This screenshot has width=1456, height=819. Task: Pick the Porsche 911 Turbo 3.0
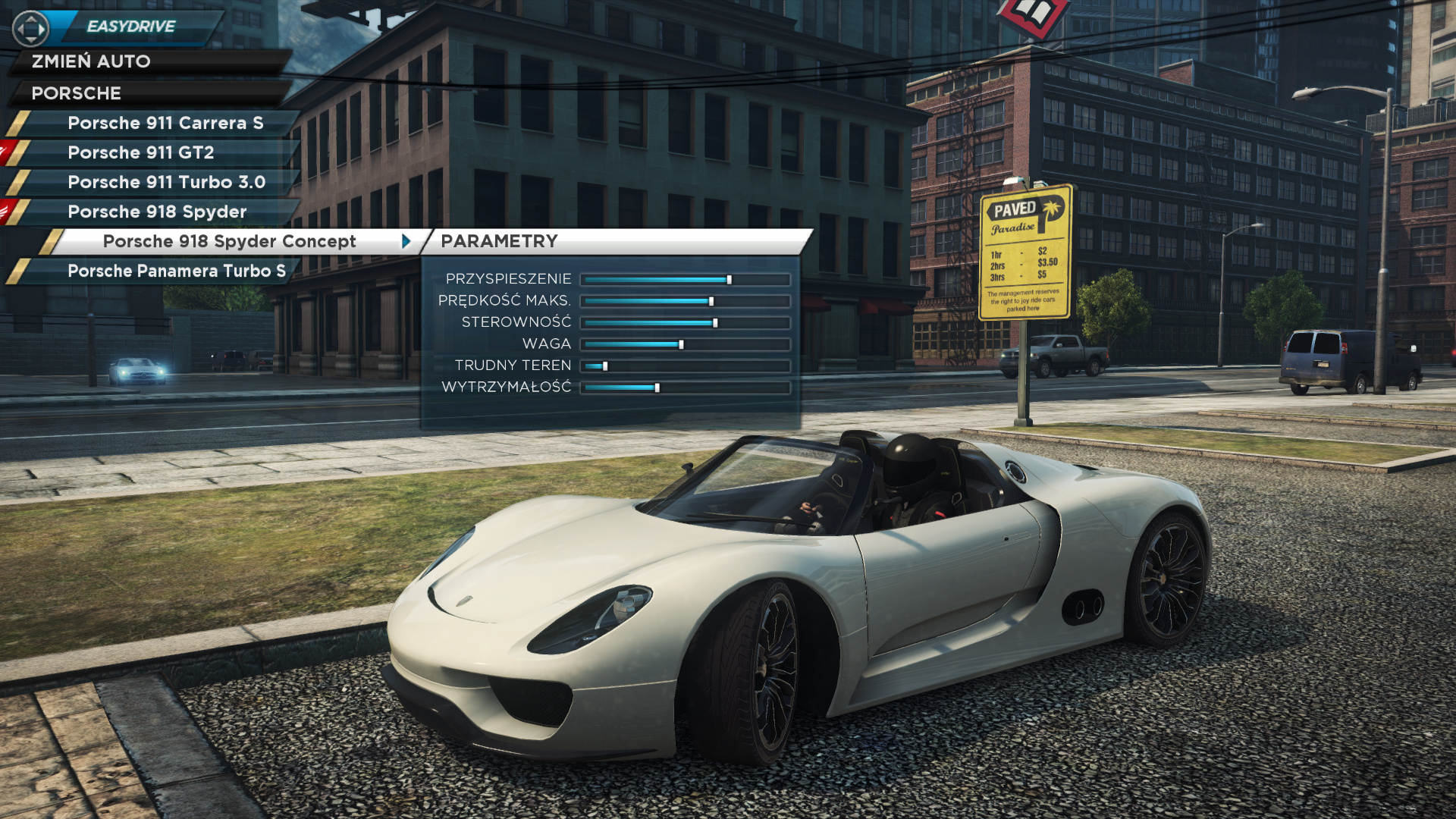[166, 182]
